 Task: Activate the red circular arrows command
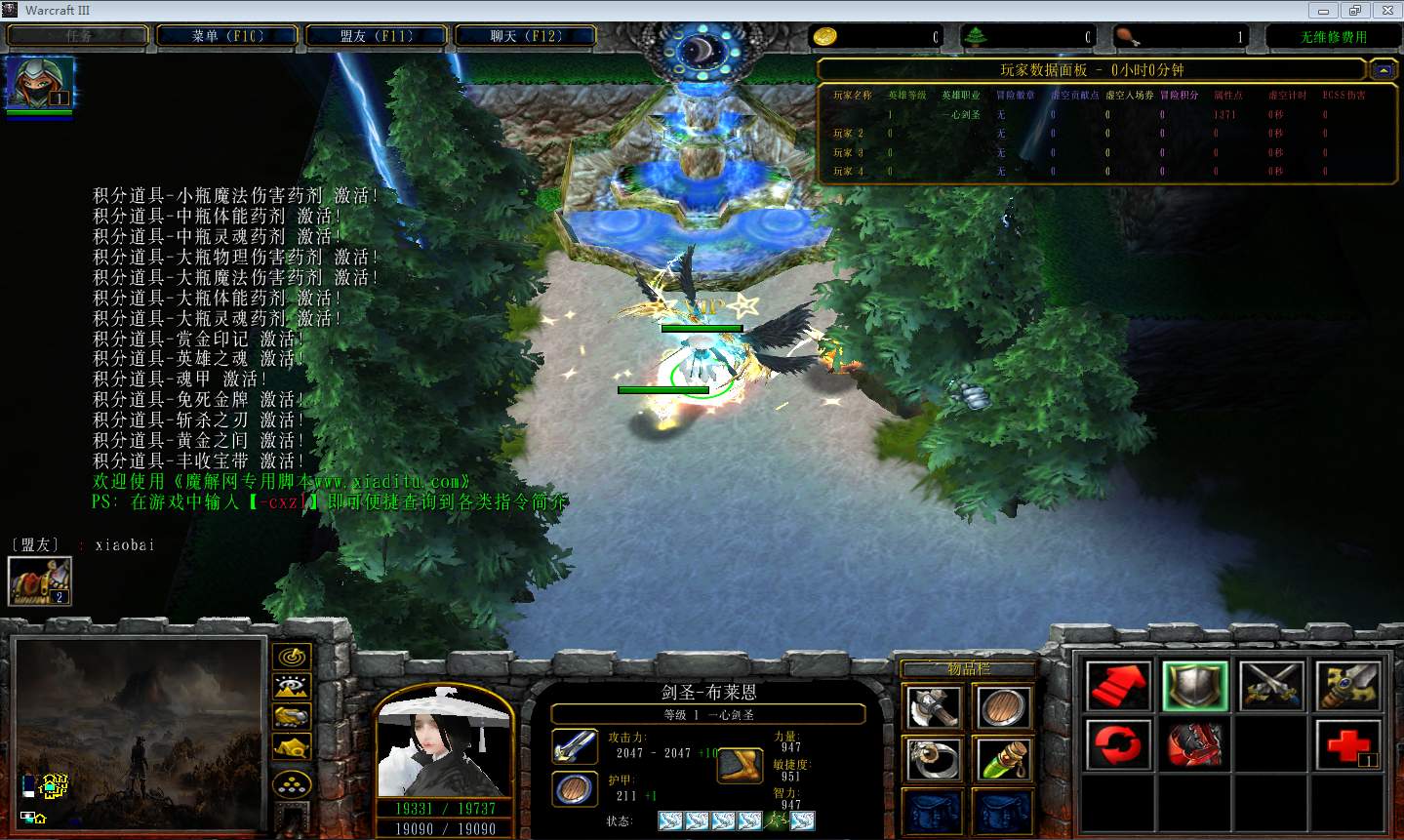tap(1118, 745)
